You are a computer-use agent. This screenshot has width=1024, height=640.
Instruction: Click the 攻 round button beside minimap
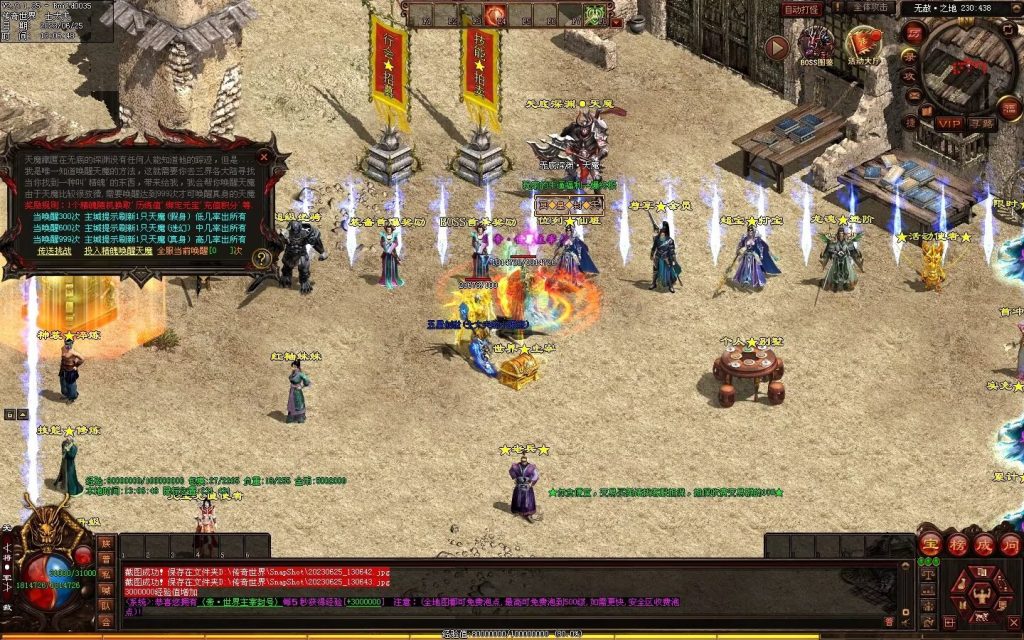click(910, 77)
